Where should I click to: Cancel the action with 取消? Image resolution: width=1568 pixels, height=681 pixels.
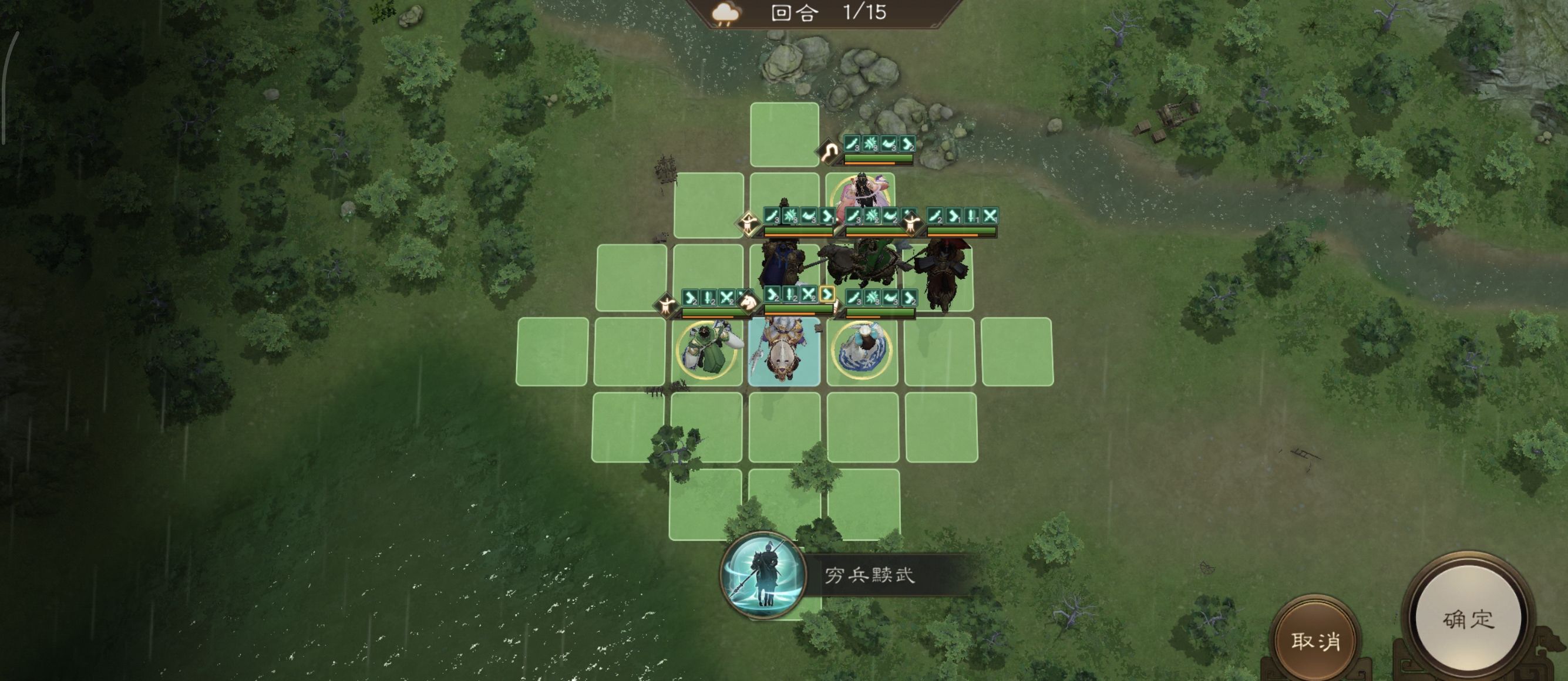click(1315, 640)
